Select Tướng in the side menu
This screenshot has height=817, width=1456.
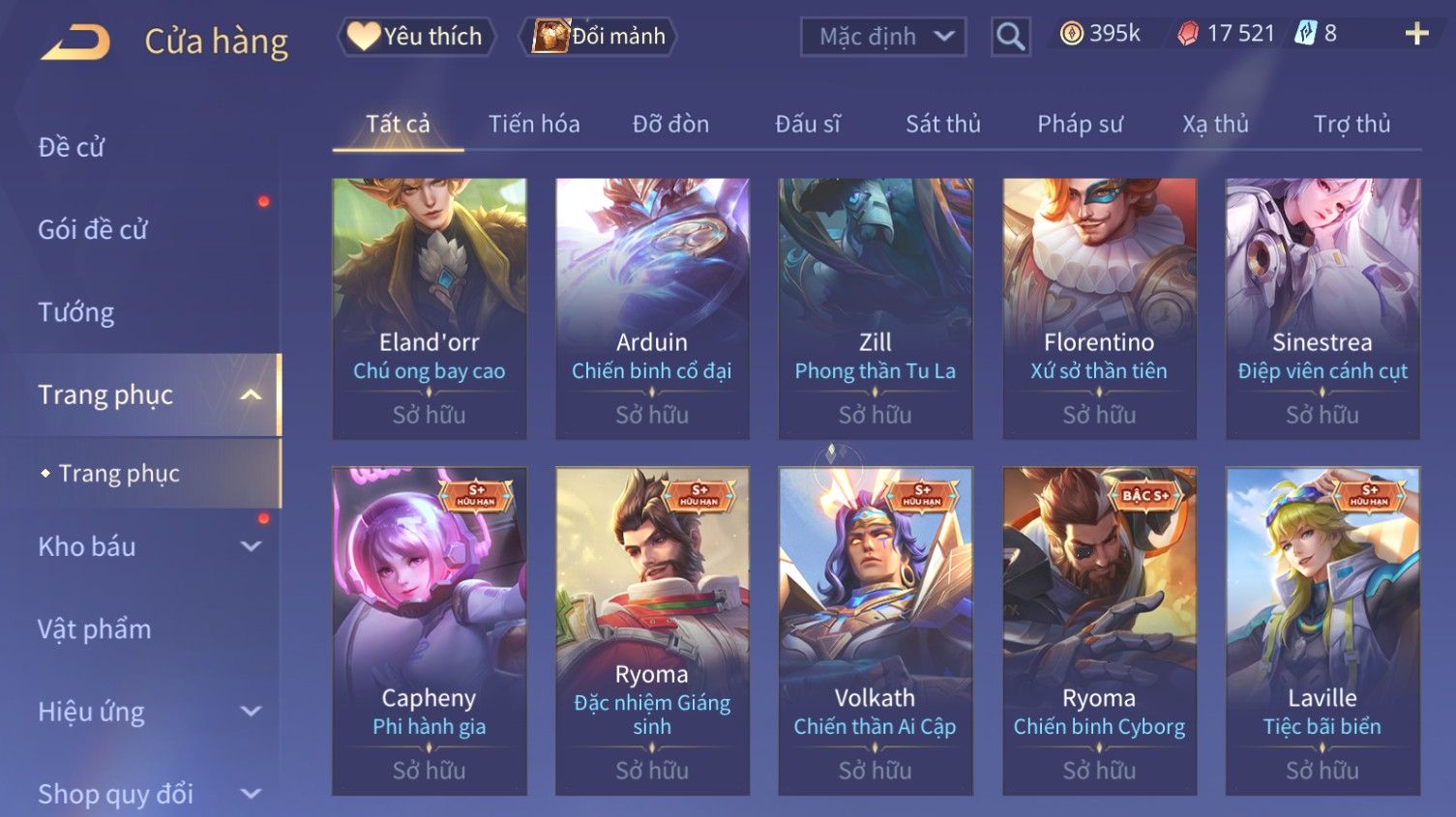(76, 312)
